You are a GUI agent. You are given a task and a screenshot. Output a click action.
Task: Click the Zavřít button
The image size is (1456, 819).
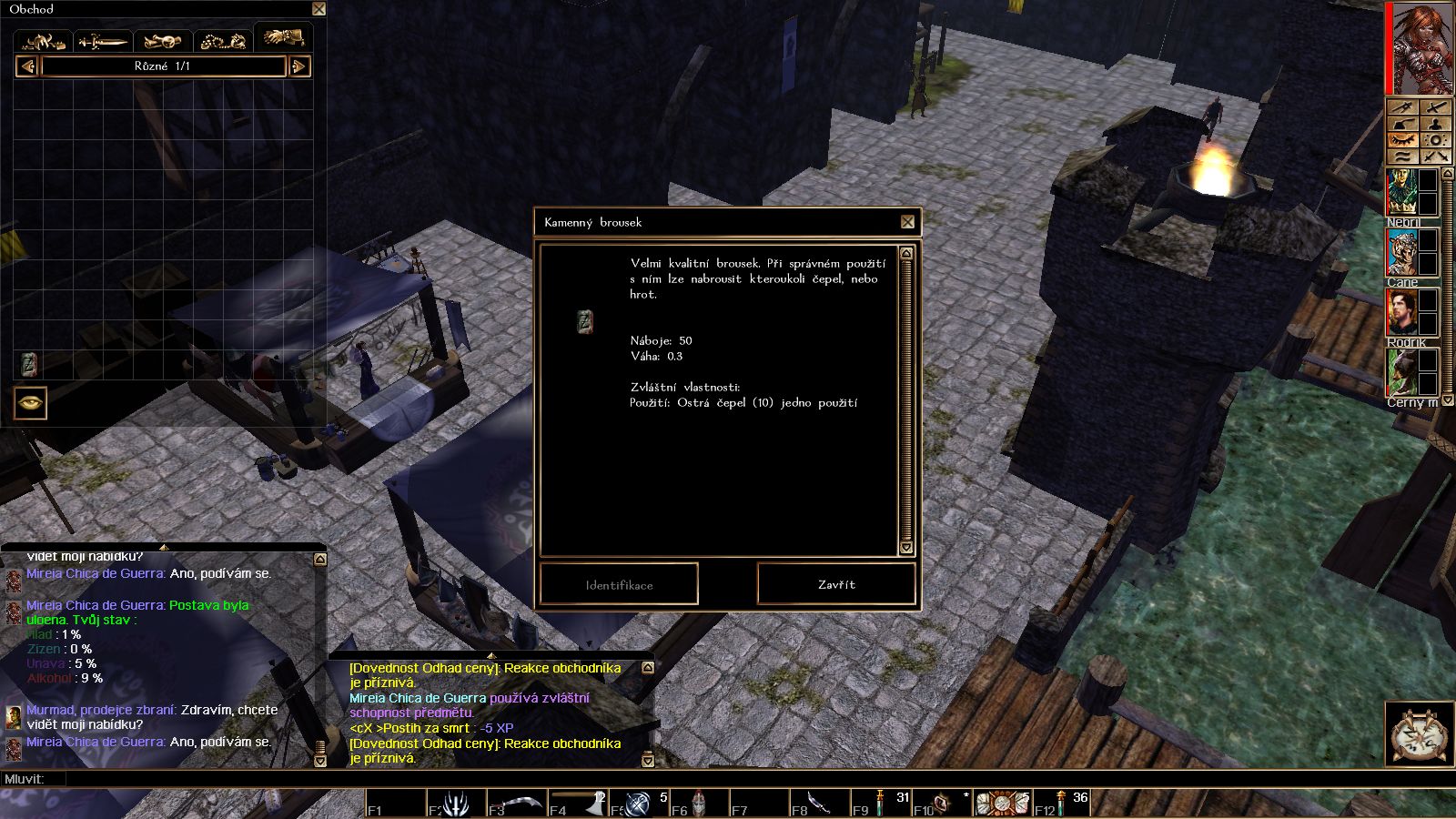(835, 584)
